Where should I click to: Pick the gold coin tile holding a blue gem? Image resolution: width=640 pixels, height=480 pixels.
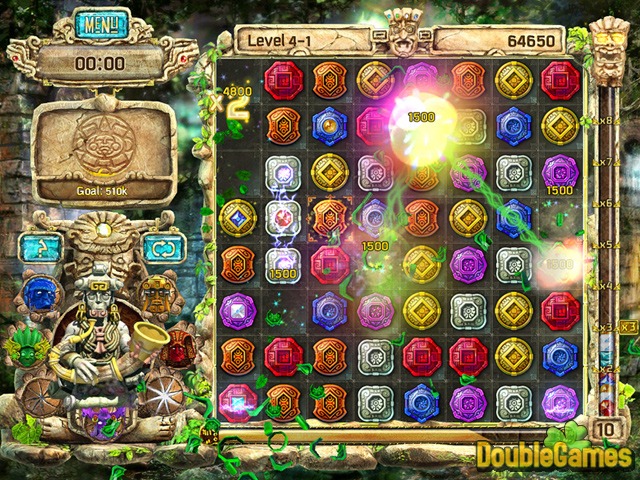239,216
